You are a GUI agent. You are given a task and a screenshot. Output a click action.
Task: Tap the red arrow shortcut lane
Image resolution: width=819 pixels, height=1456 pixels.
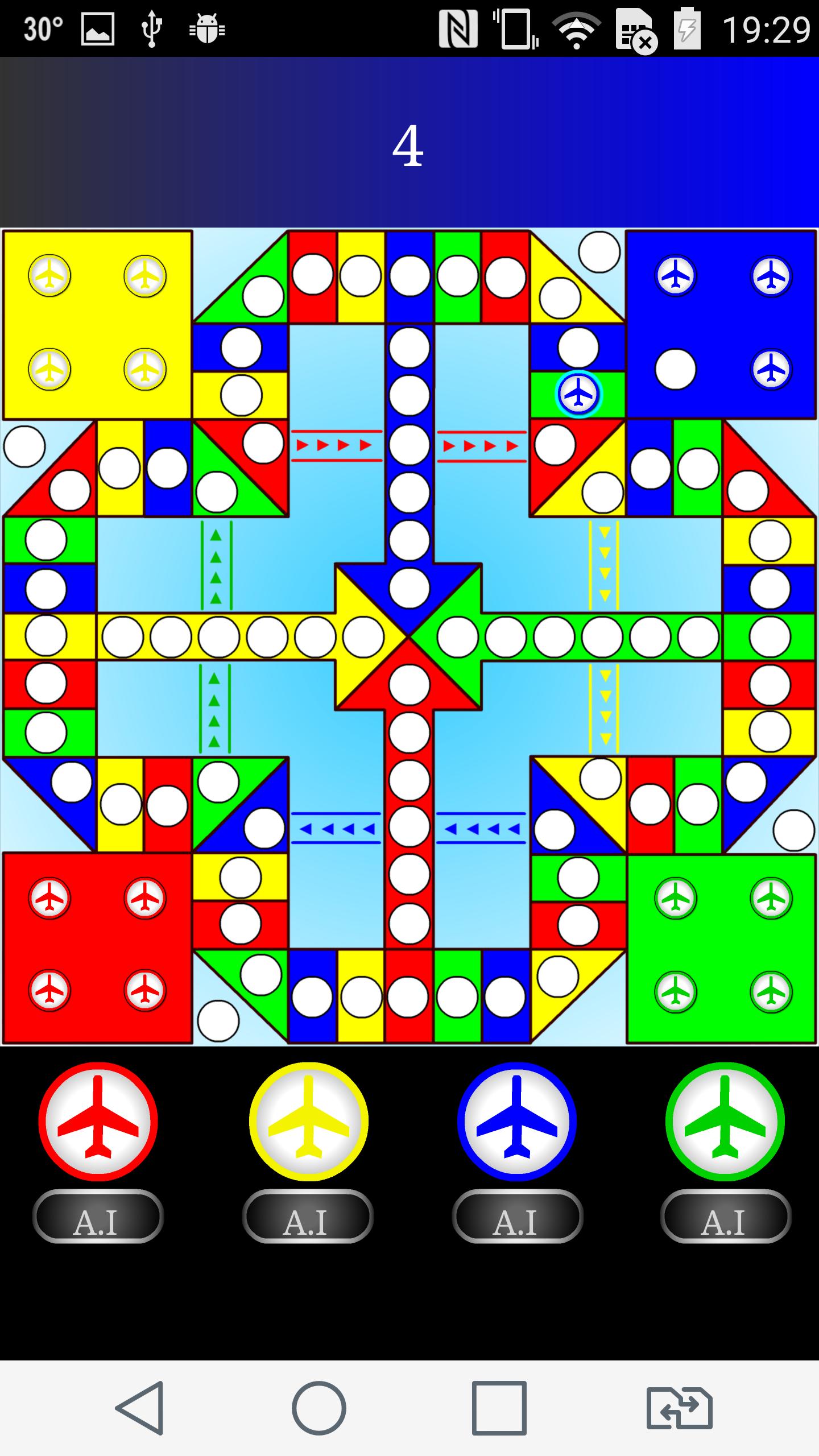pyautogui.click(x=336, y=445)
